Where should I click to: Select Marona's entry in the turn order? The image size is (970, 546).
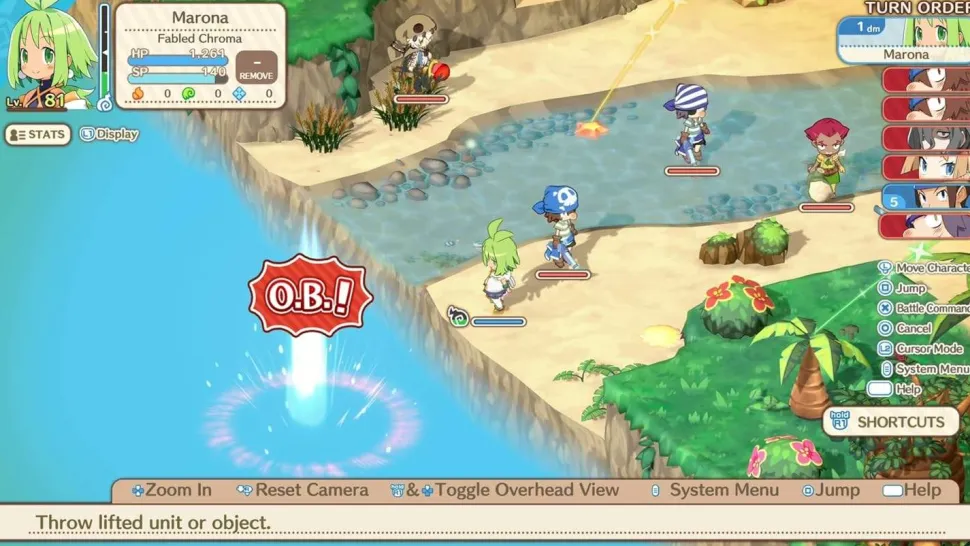905,40
